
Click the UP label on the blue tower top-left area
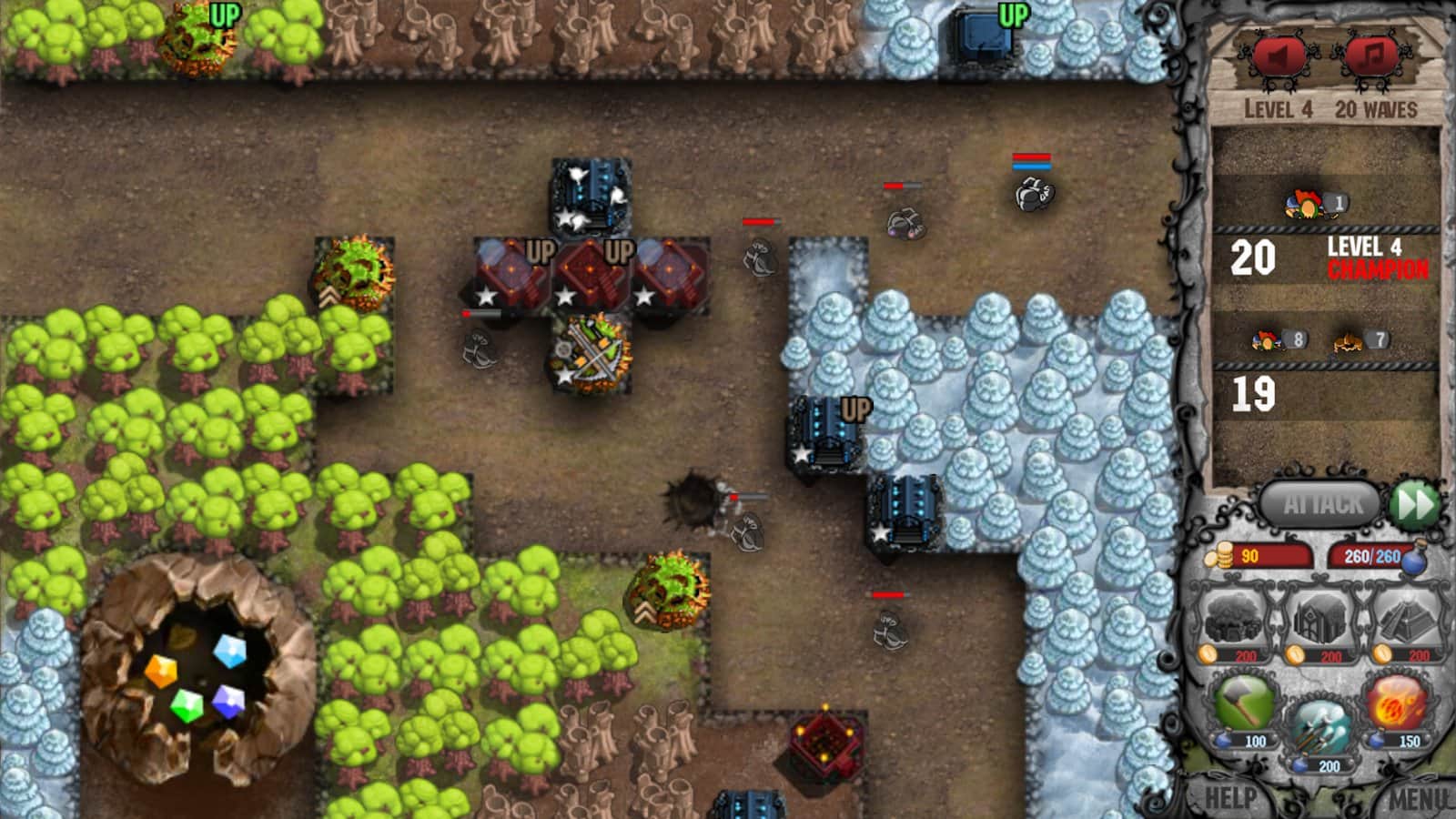click(x=1013, y=15)
